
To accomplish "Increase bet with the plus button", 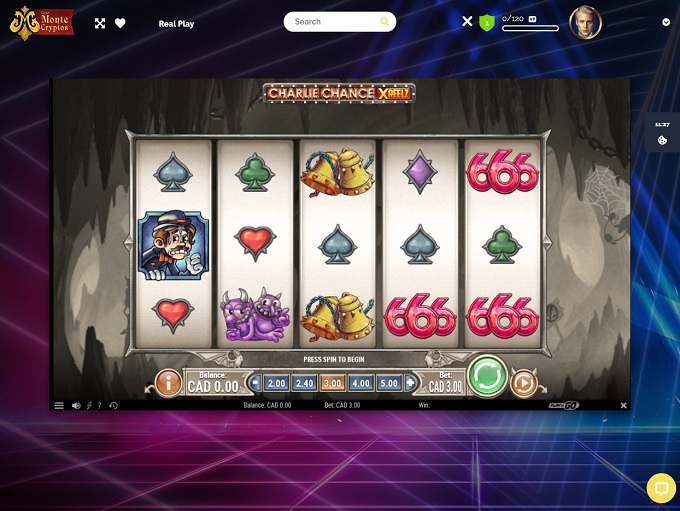I will (x=410, y=383).
